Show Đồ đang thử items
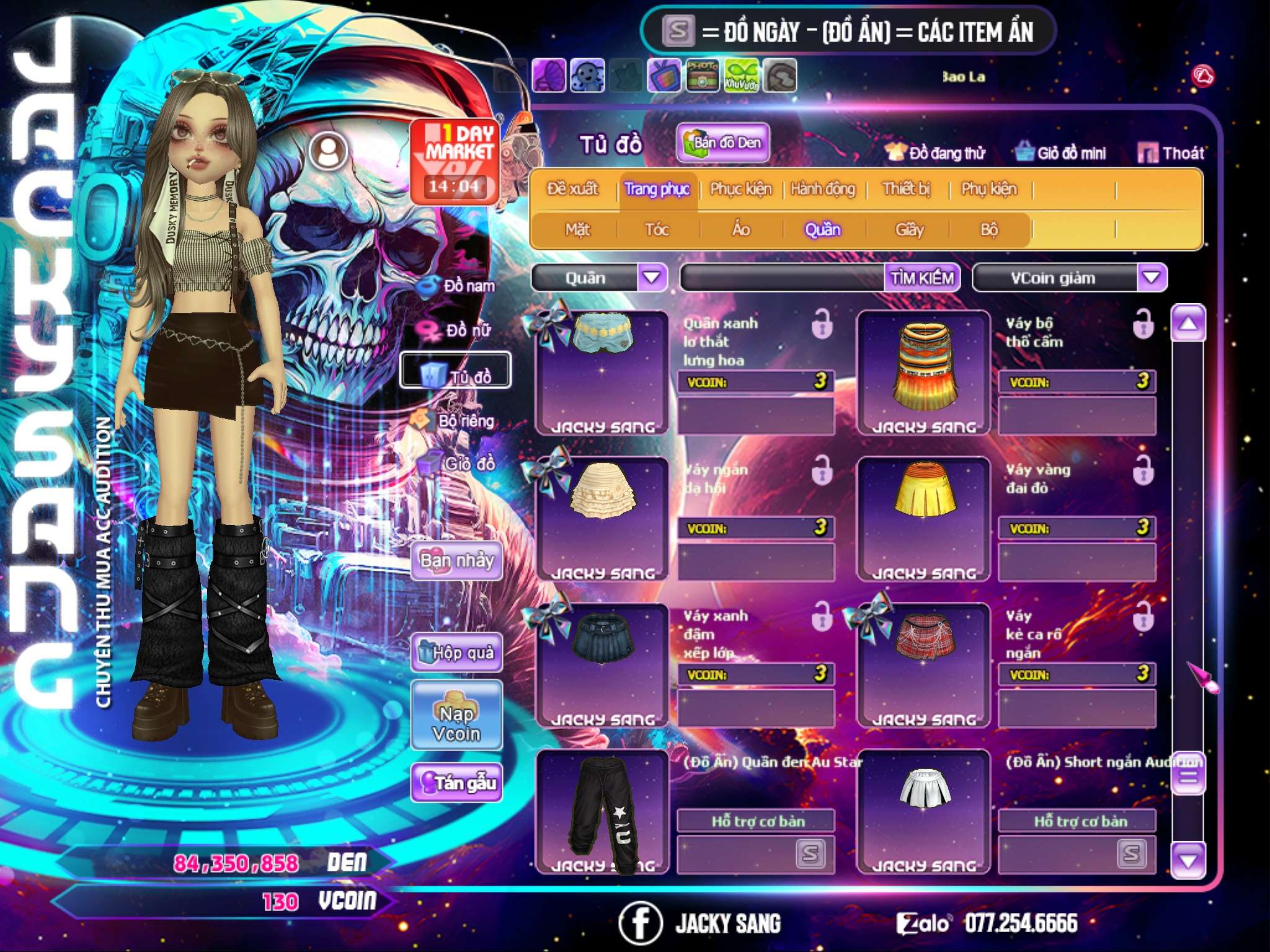This screenshot has height=952, width=1270. (936, 152)
